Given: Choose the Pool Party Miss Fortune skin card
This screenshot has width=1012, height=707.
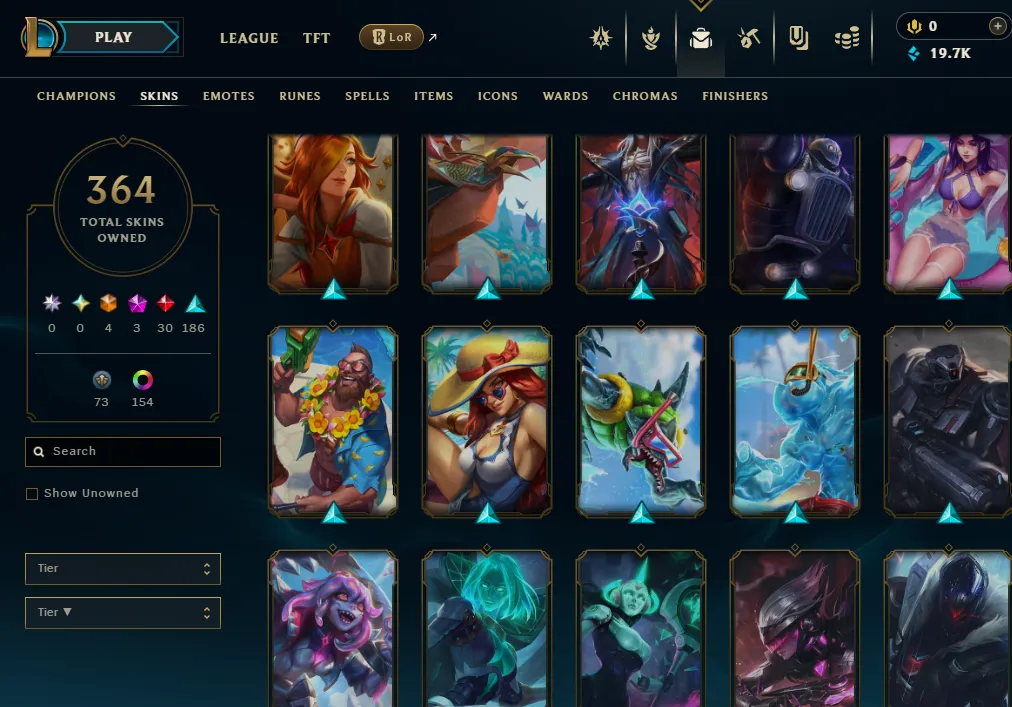Looking at the screenshot, I should pos(487,420).
